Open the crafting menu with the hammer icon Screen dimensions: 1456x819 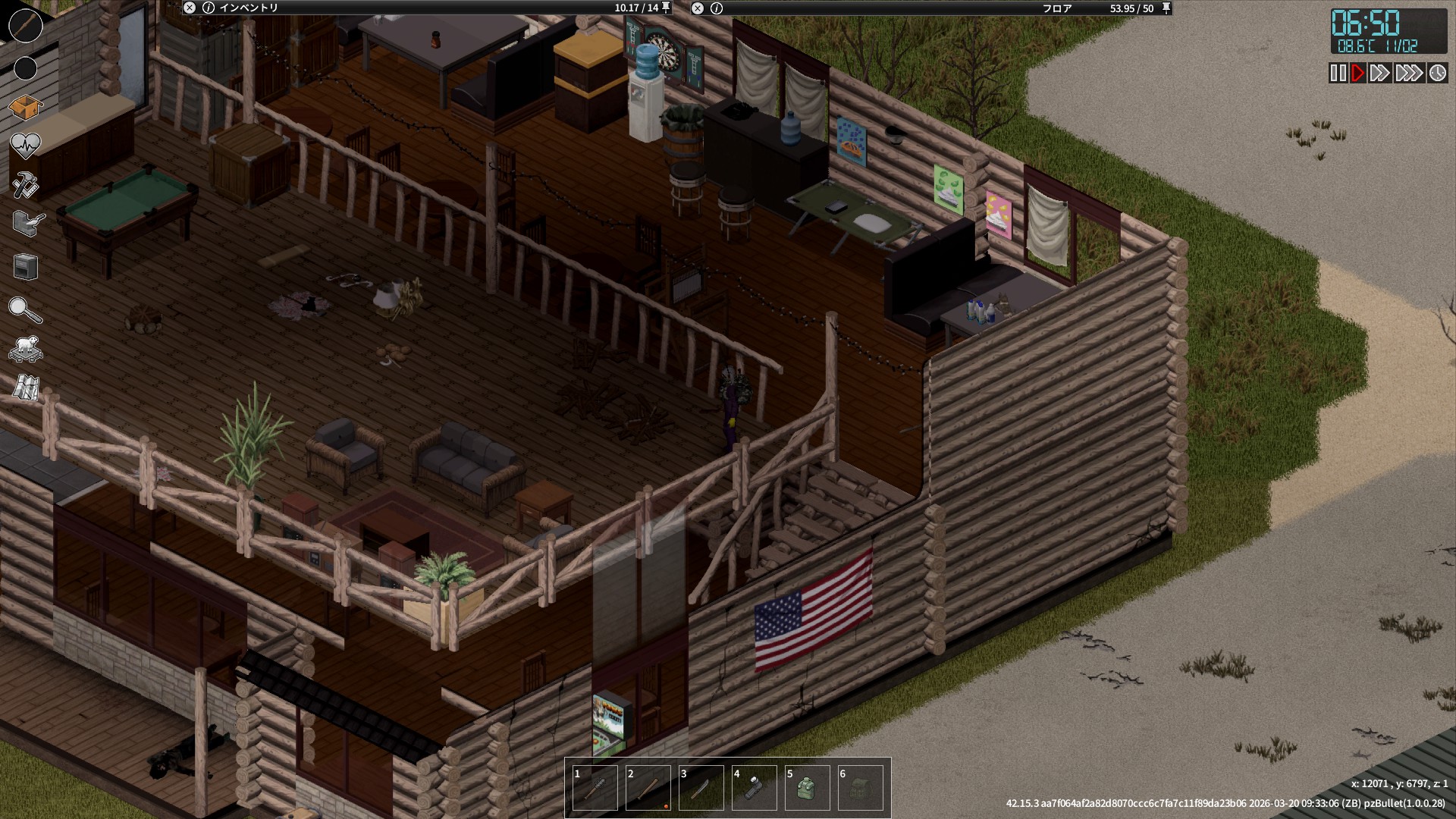25,184
